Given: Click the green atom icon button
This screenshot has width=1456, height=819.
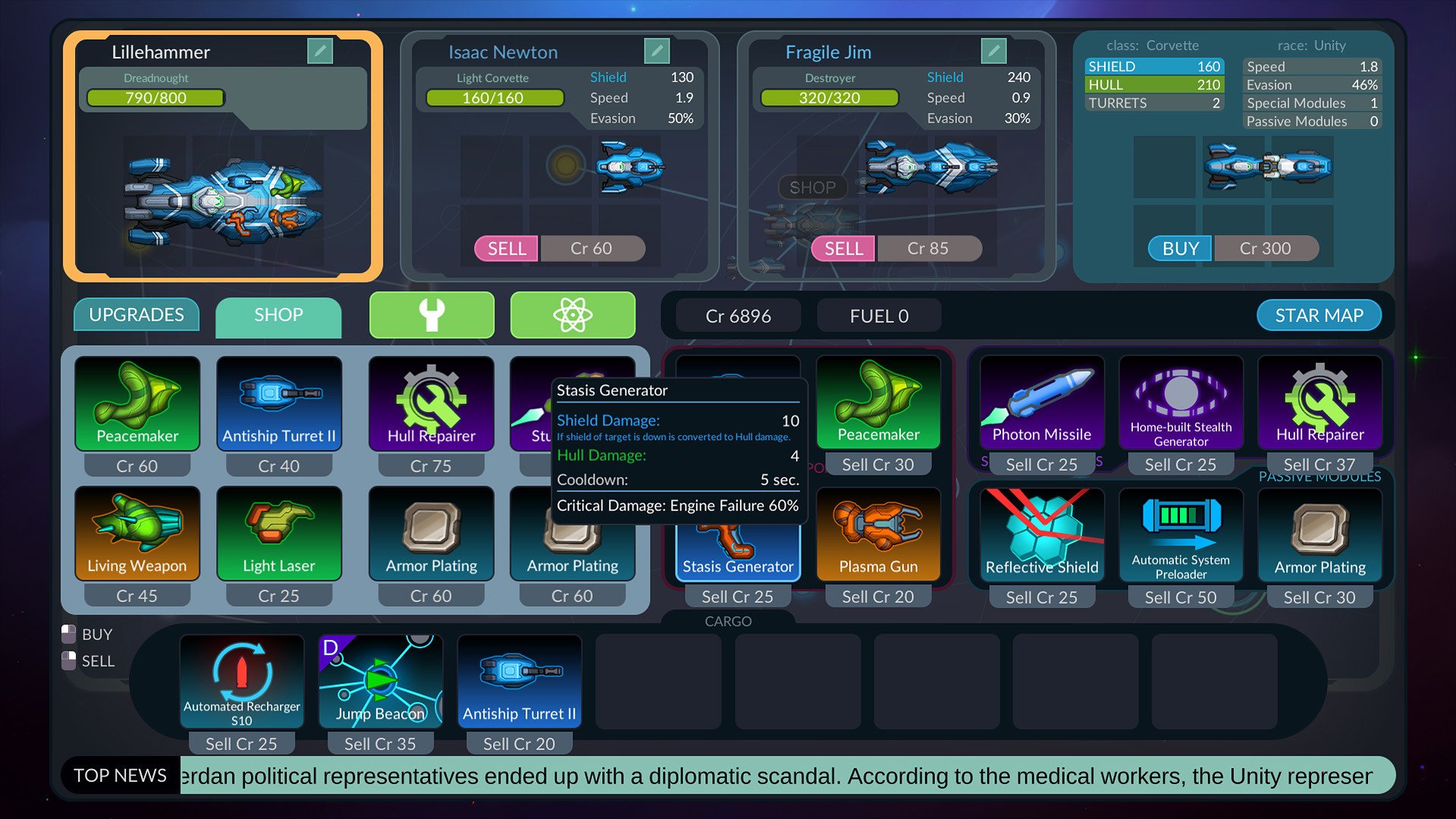Looking at the screenshot, I should tap(573, 315).
